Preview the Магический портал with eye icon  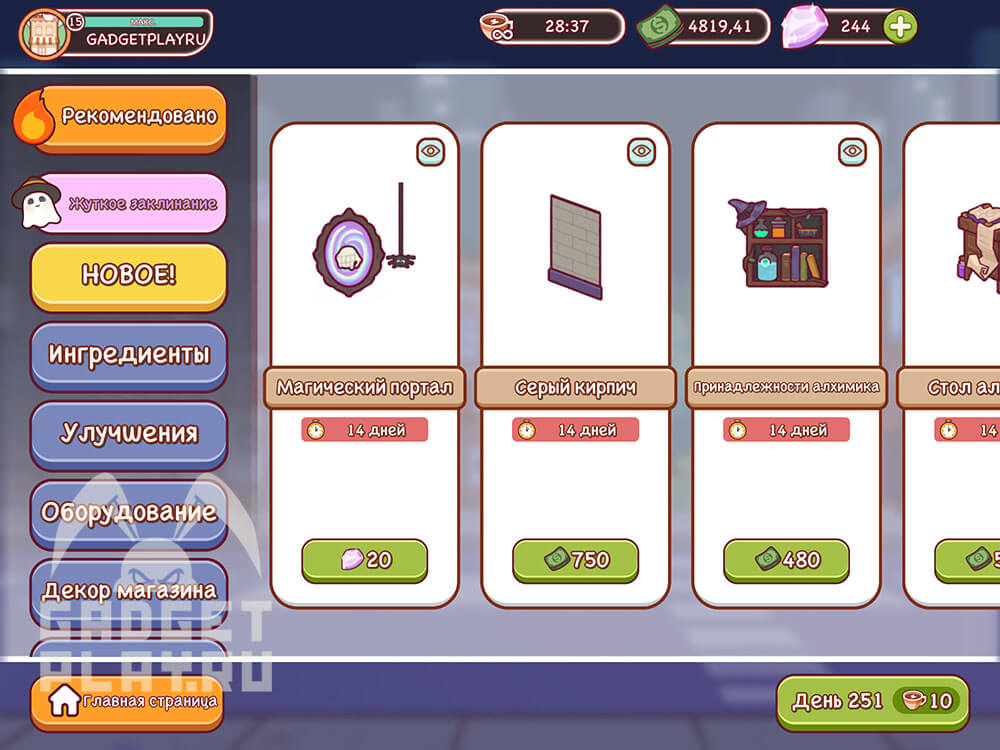point(431,151)
